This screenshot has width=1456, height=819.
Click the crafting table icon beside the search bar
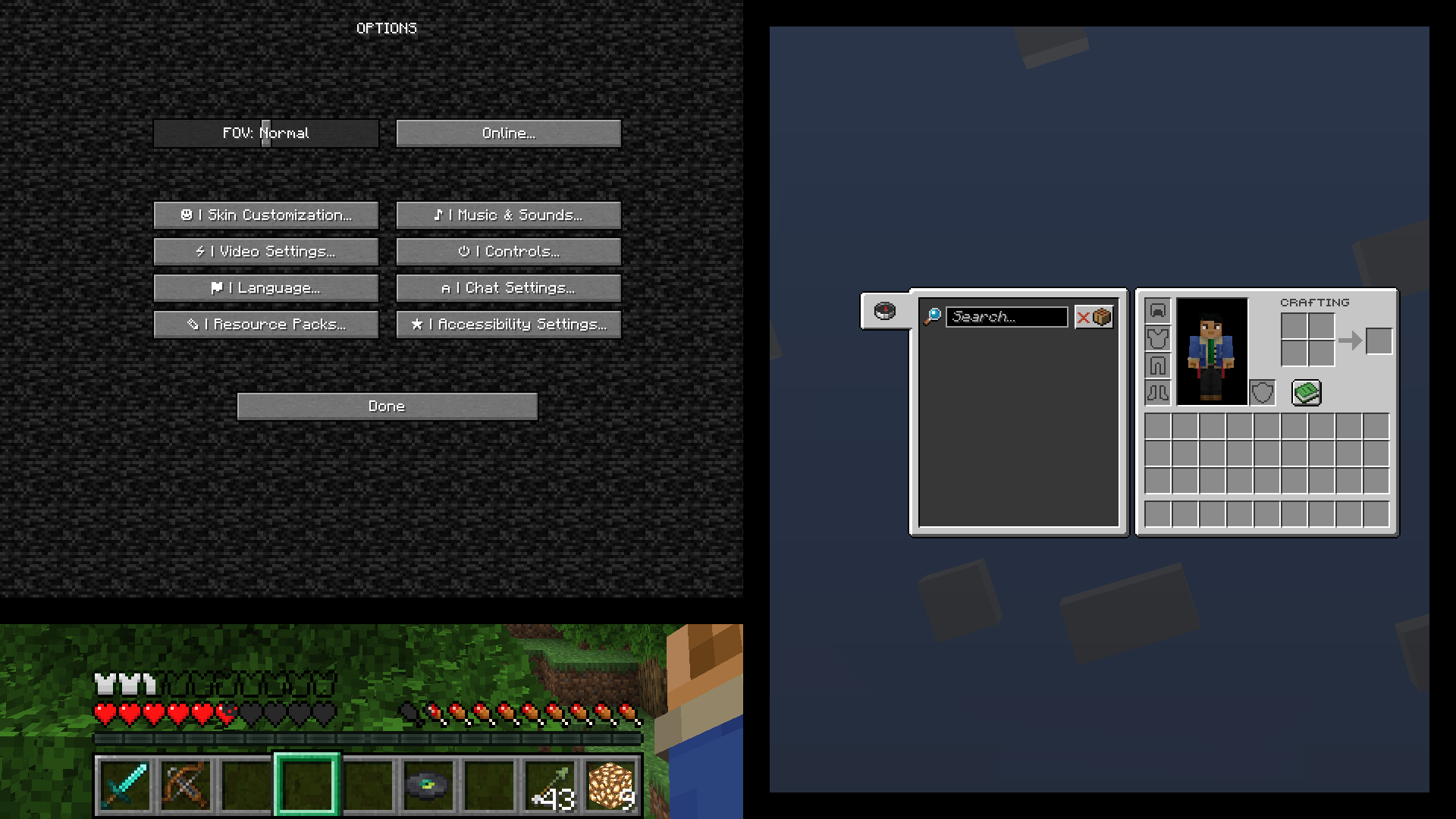[1101, 317]
